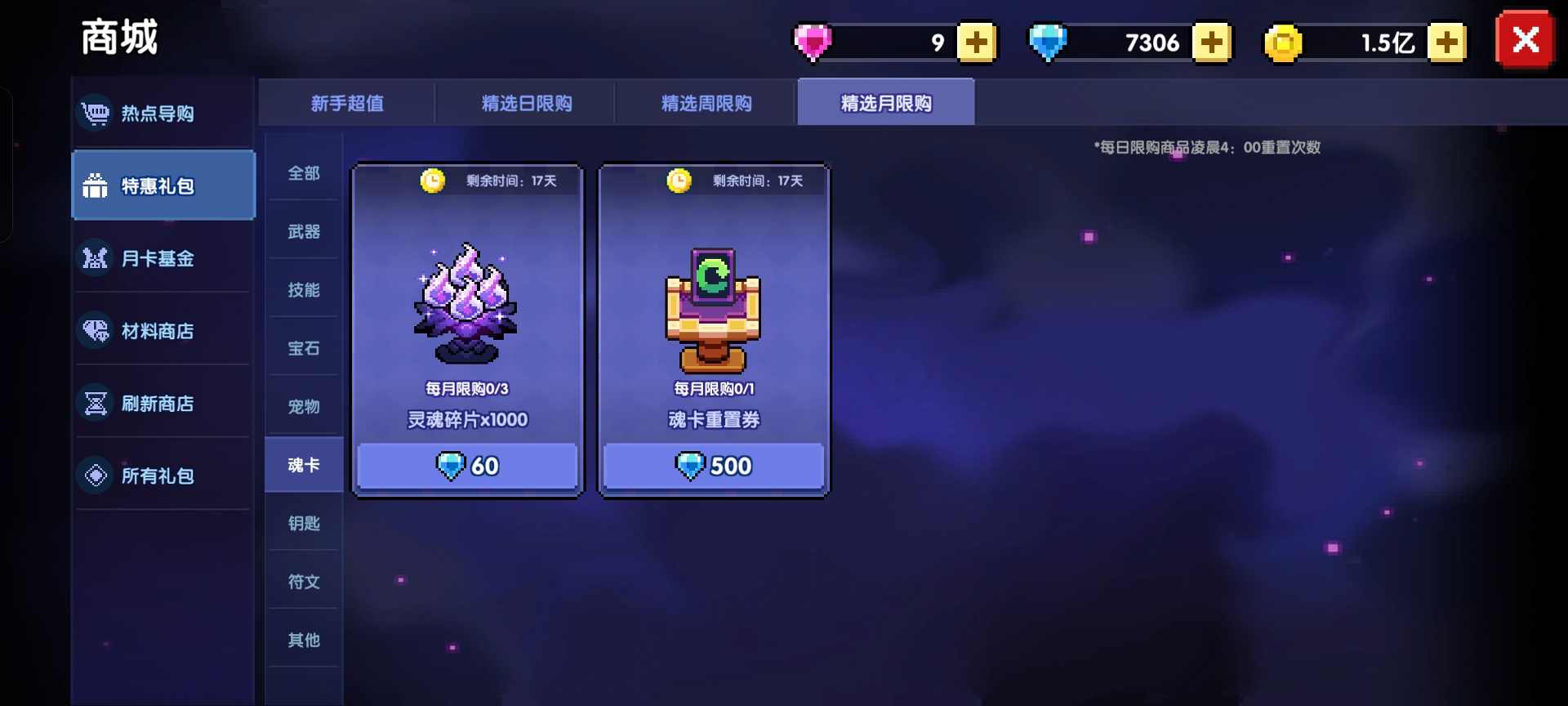Click the 月卡基金 calendar icon
This screenshot has height=706, width=1568.
[x=96, y=258]
